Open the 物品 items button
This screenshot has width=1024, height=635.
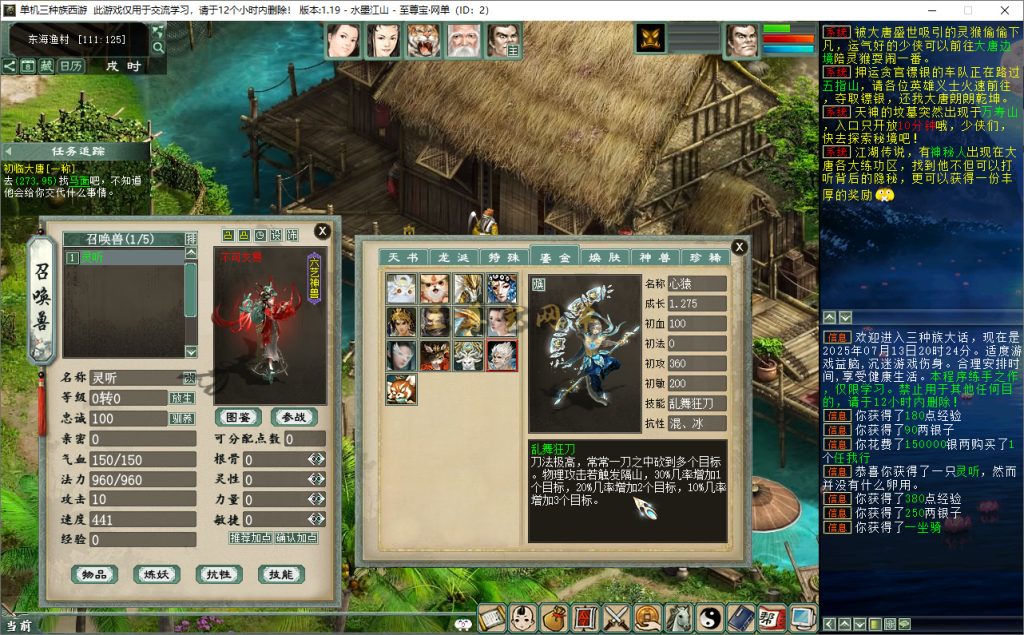coord(95,574)
